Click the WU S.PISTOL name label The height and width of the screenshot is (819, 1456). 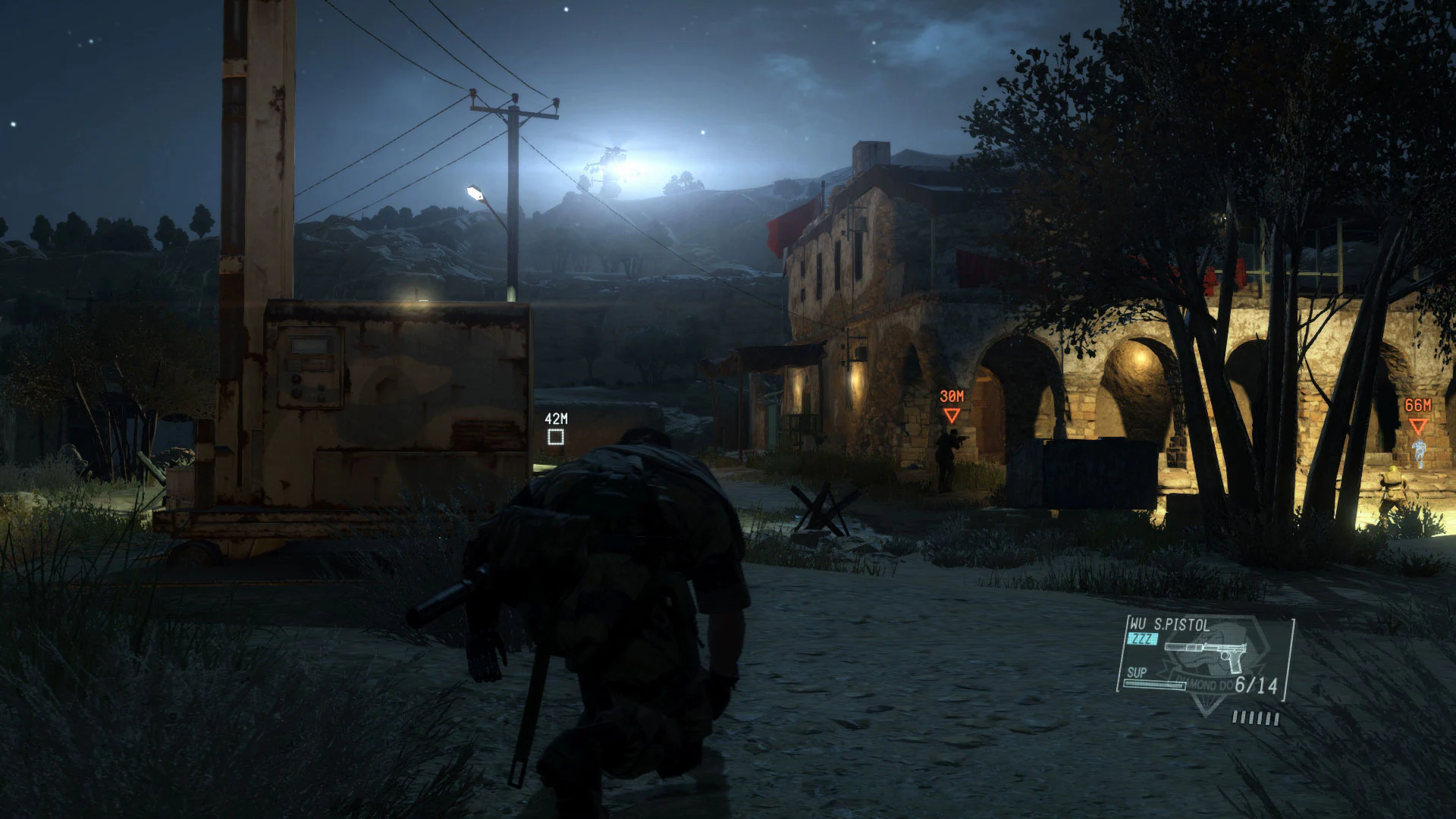tap(1170, 624)
